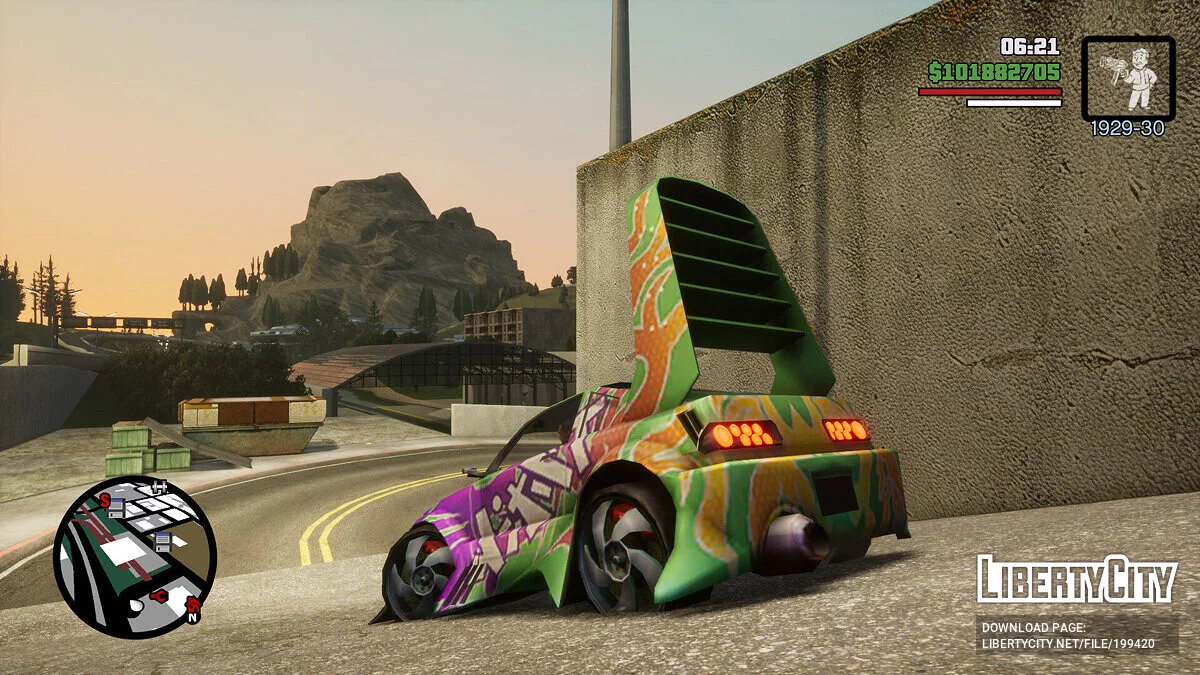Open the LibertyCity logo watermark
This screenshot has width=1200, height=675.
pyautogui.click(x=1076, y=579)
